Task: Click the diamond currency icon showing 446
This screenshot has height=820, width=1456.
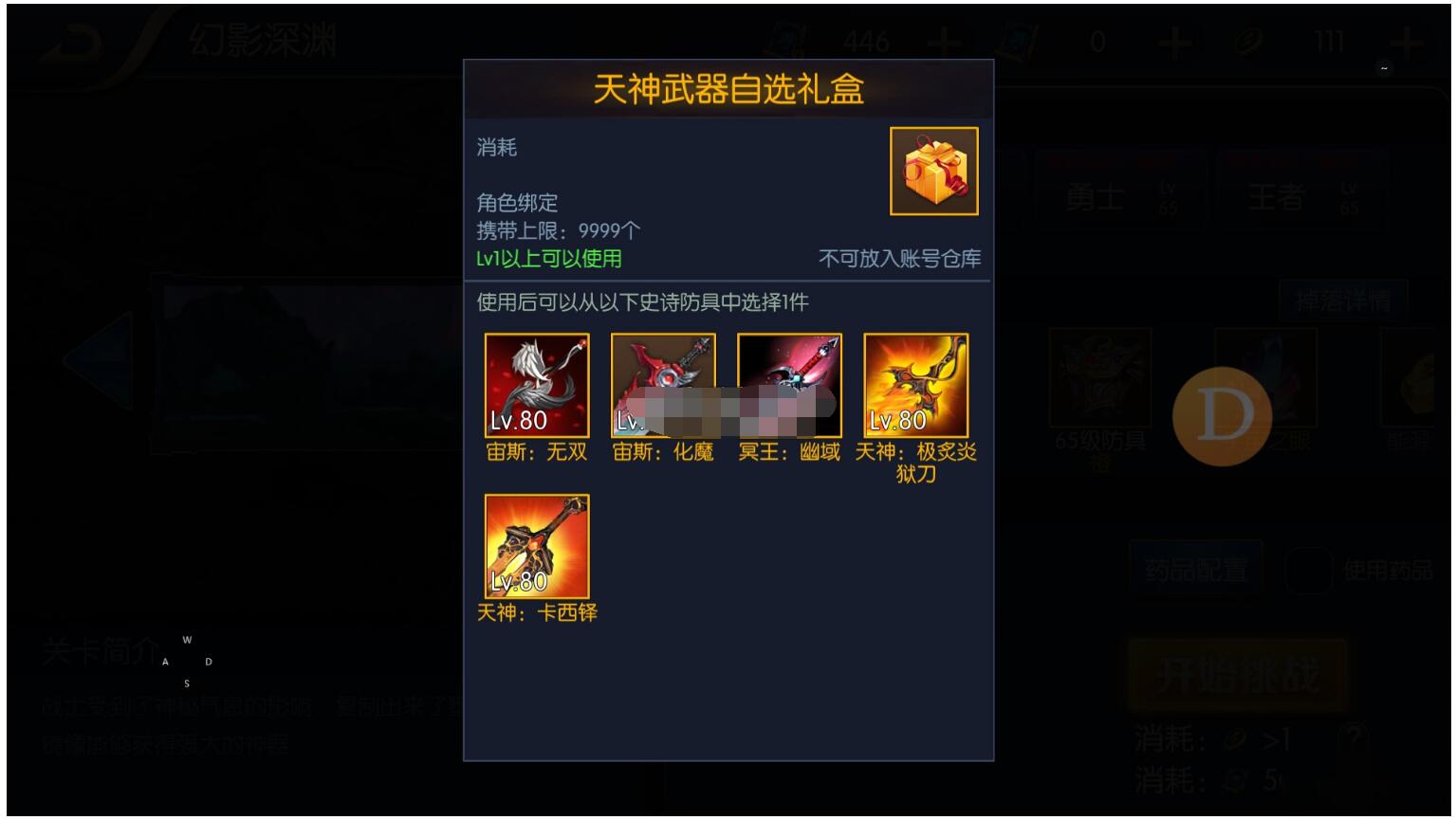Action: [x=788, y=40]
